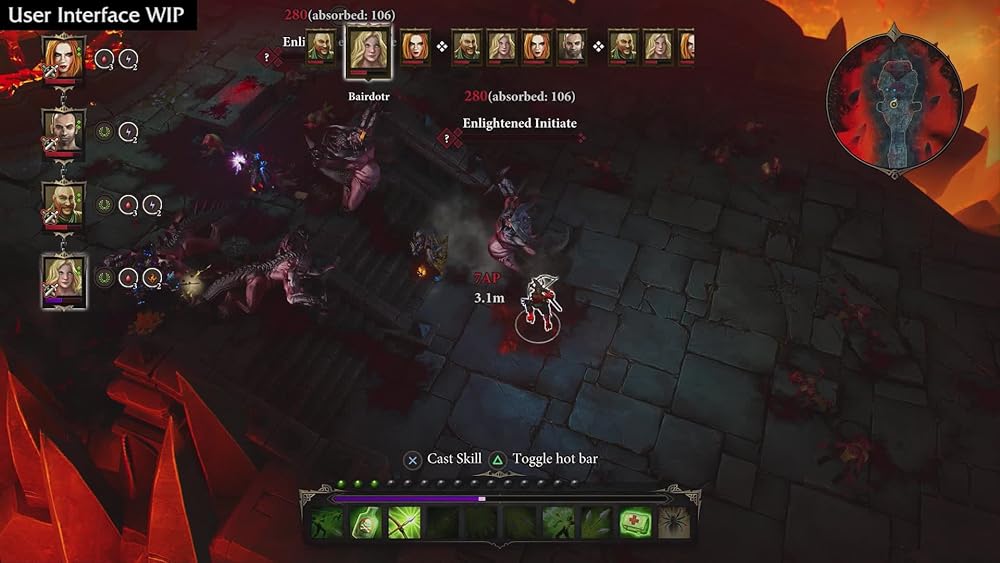Viewport: 1000px width, 563px height.
Task: Activate the poison flask skill
Action: click(365, 522)
